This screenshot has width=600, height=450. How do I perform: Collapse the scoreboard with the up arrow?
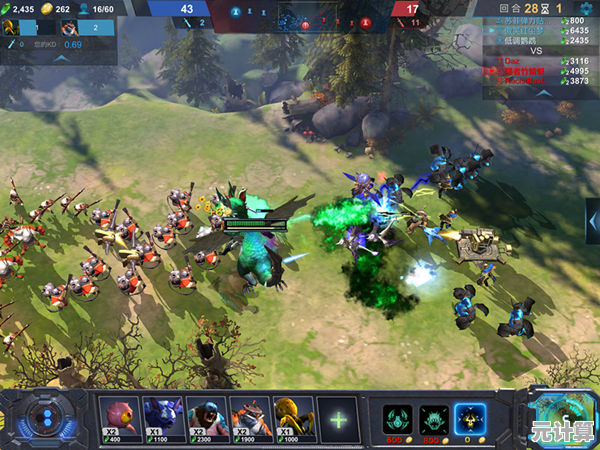click(540, 91)
